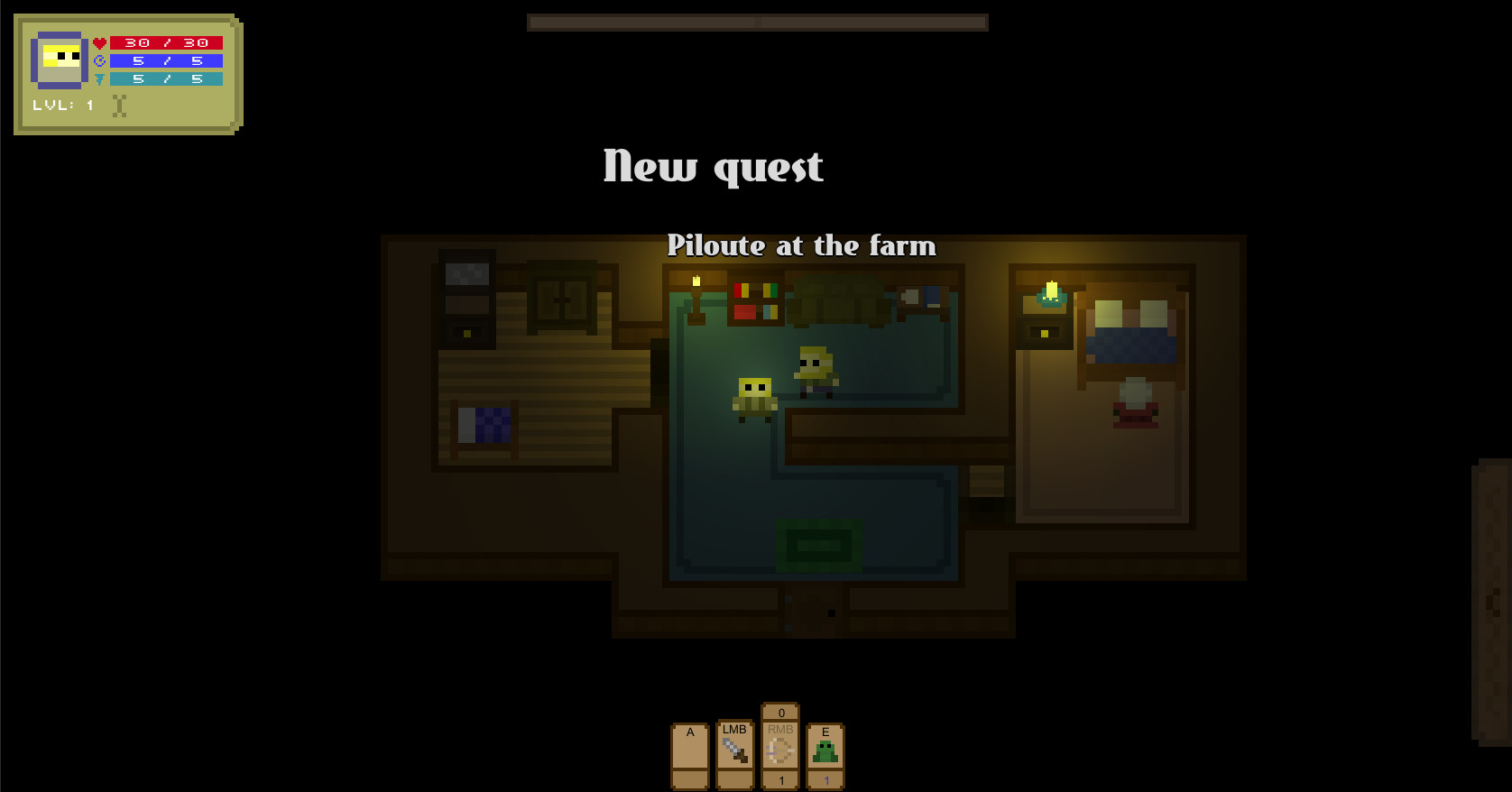Click the heart icon beside the health bar

[99, 41]
